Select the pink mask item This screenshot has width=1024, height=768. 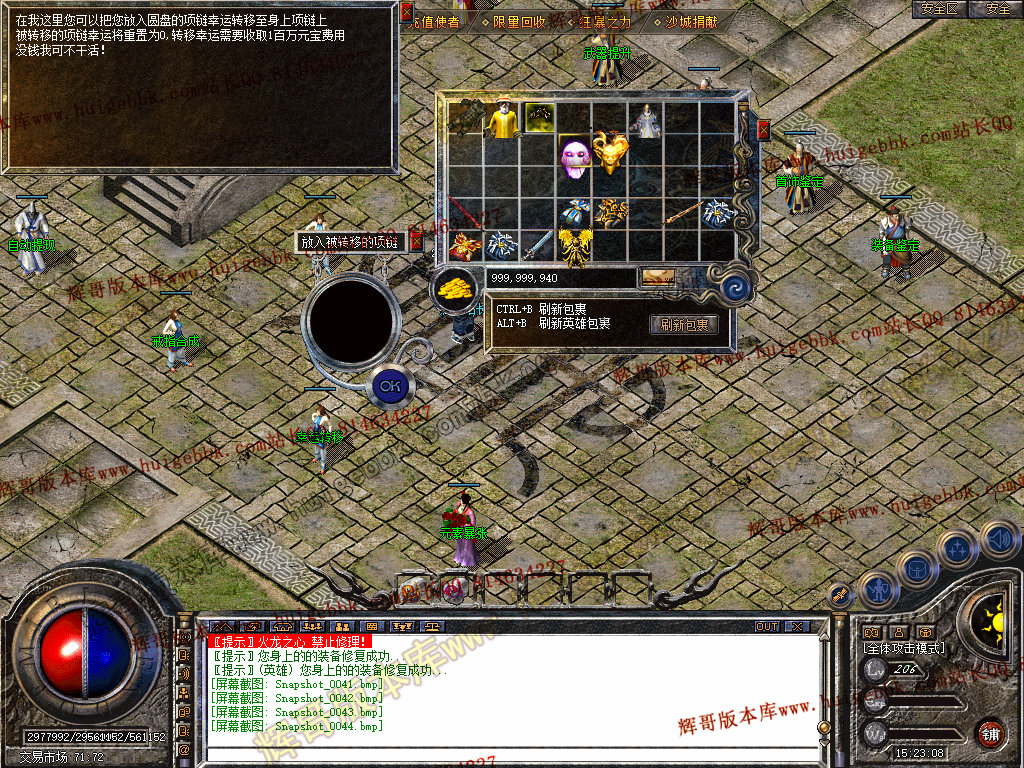click(574, 157)
